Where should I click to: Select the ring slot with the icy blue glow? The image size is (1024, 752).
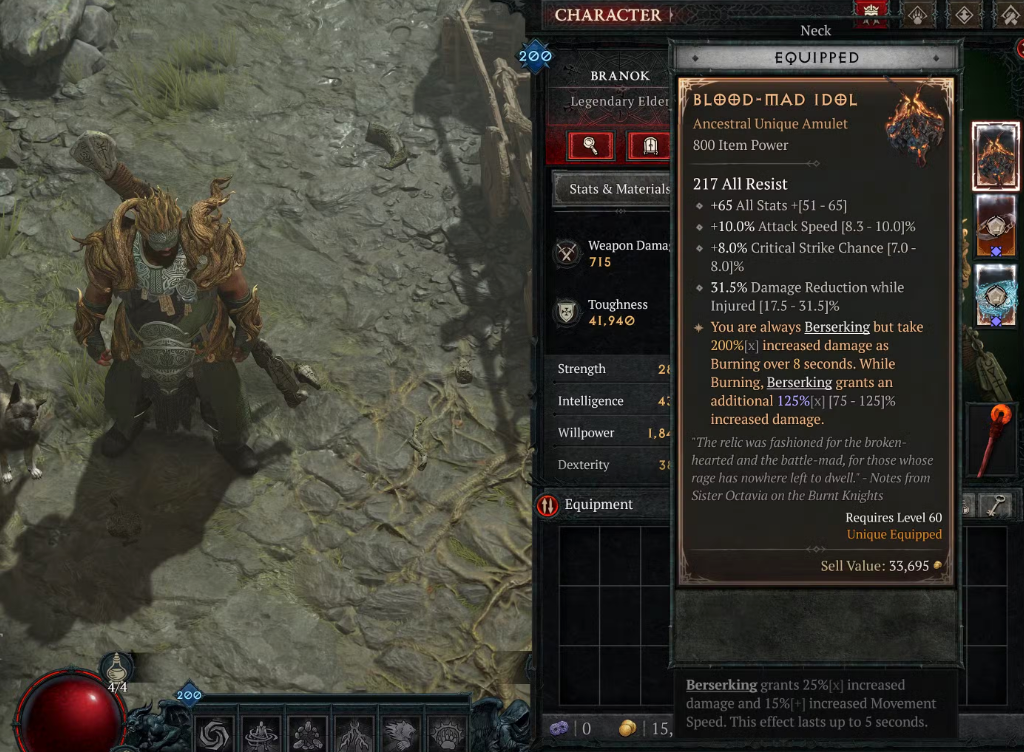996,296
